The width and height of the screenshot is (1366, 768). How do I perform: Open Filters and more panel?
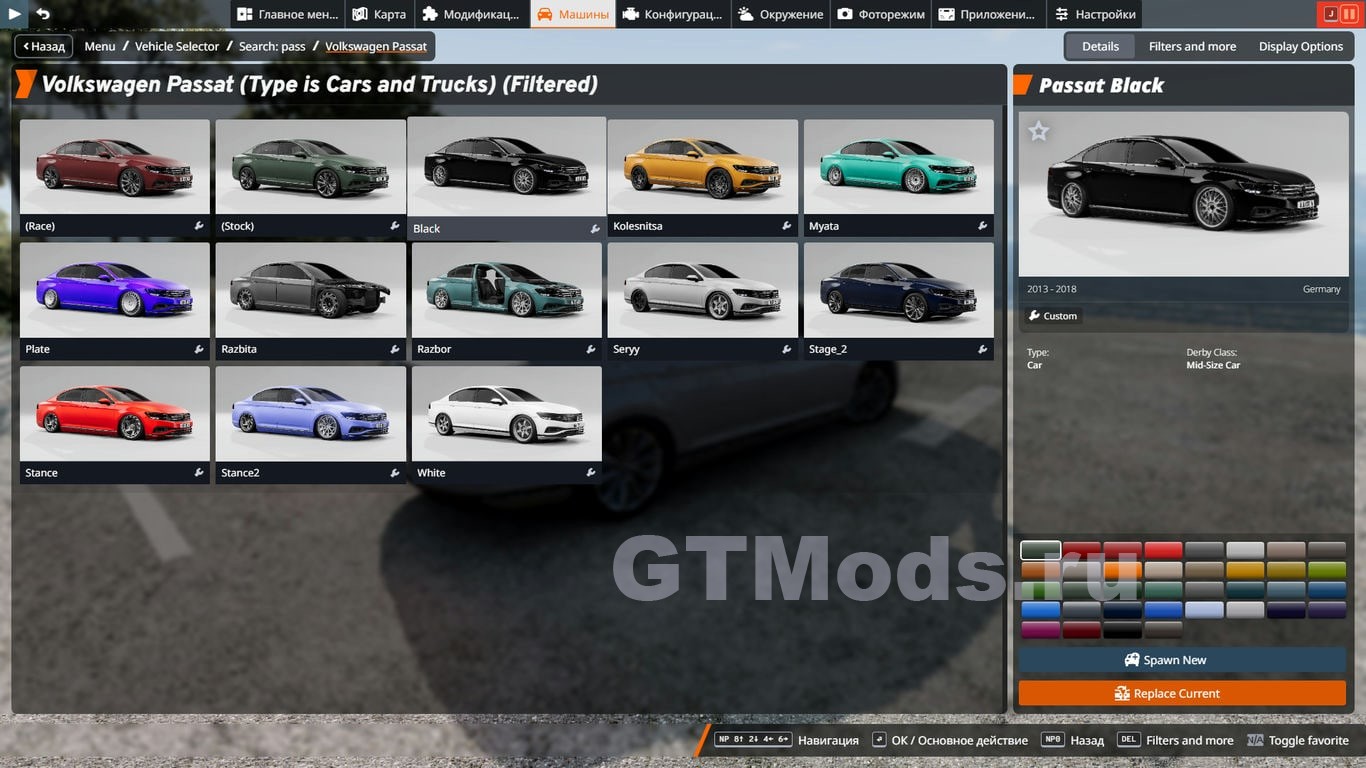[x=1192, y=46]
